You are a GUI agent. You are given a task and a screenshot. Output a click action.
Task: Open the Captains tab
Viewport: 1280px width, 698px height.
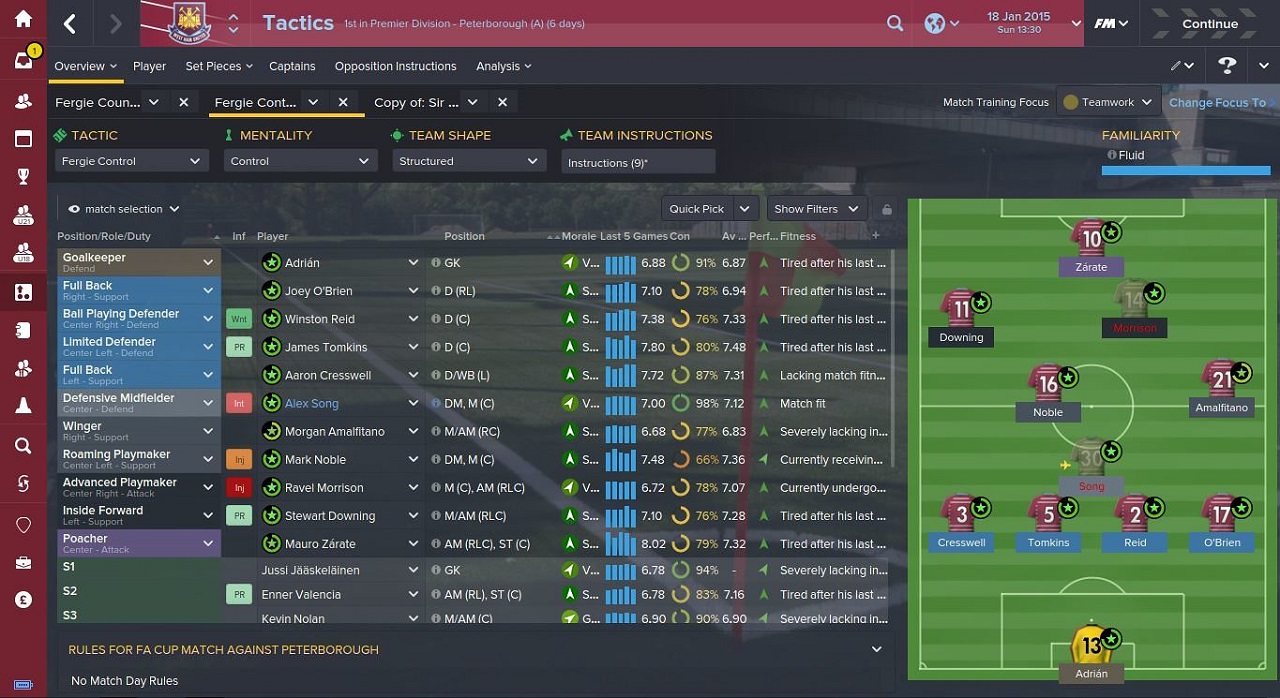tap(292, 66)
